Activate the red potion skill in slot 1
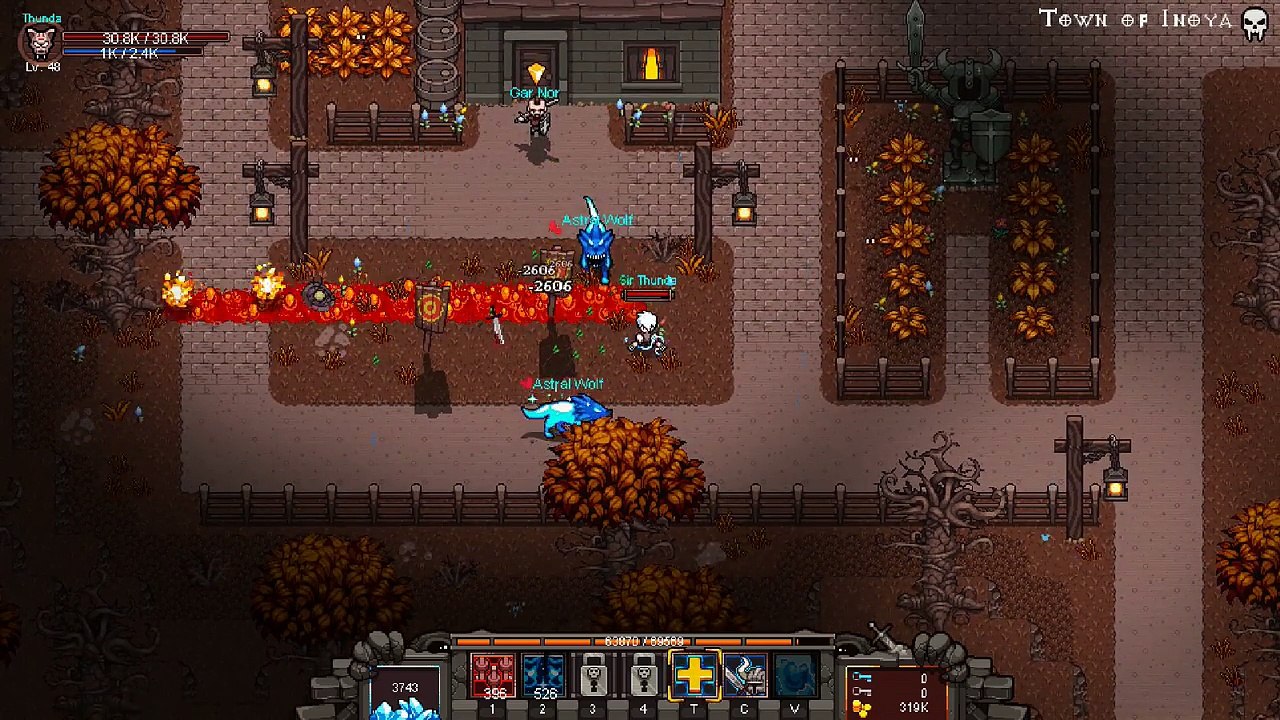 tap(492, 676)
